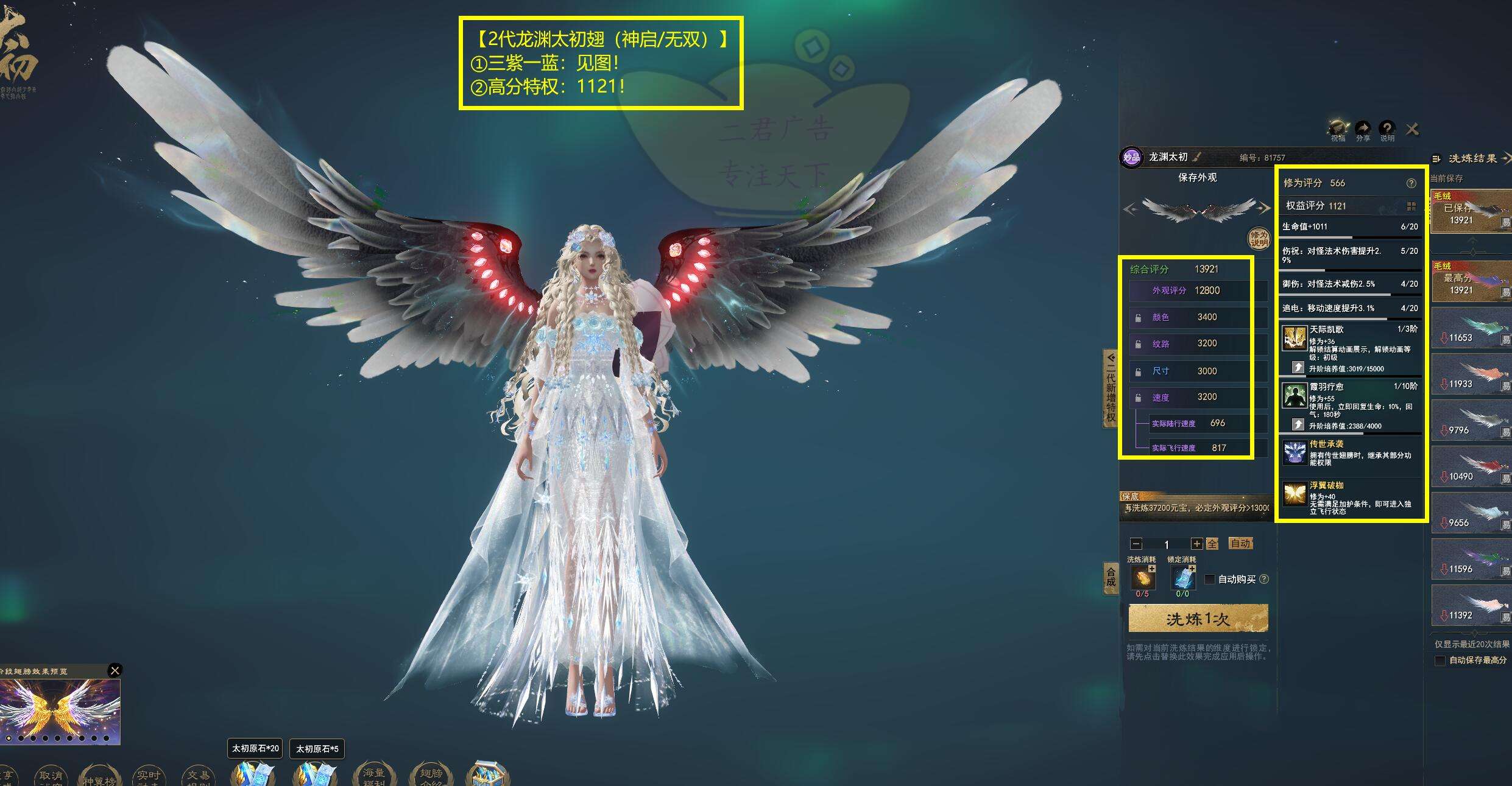
Task: Increase refine count with plus button
Action: 1197,544
